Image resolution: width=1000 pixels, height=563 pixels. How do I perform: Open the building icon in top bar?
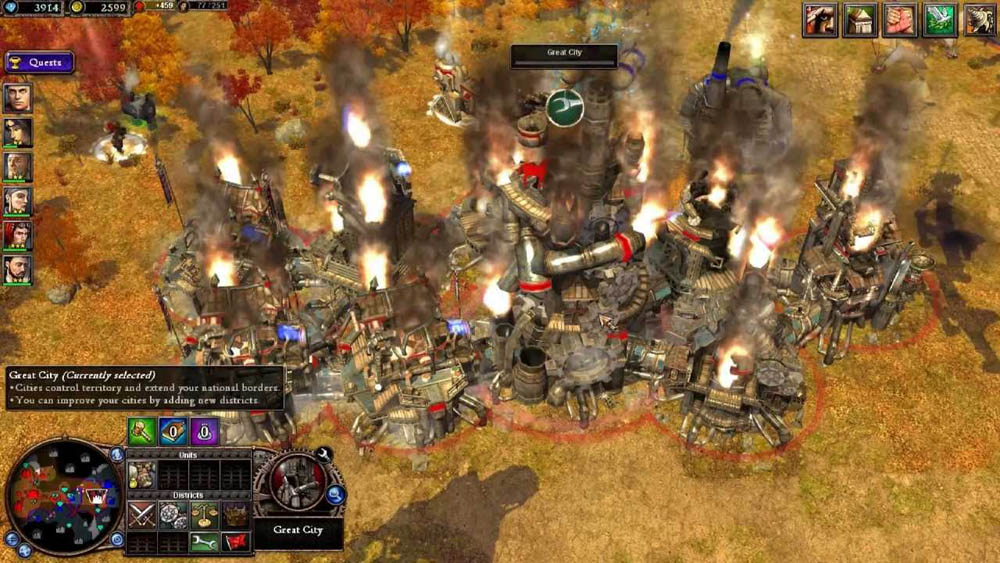[x=859, y=20]
